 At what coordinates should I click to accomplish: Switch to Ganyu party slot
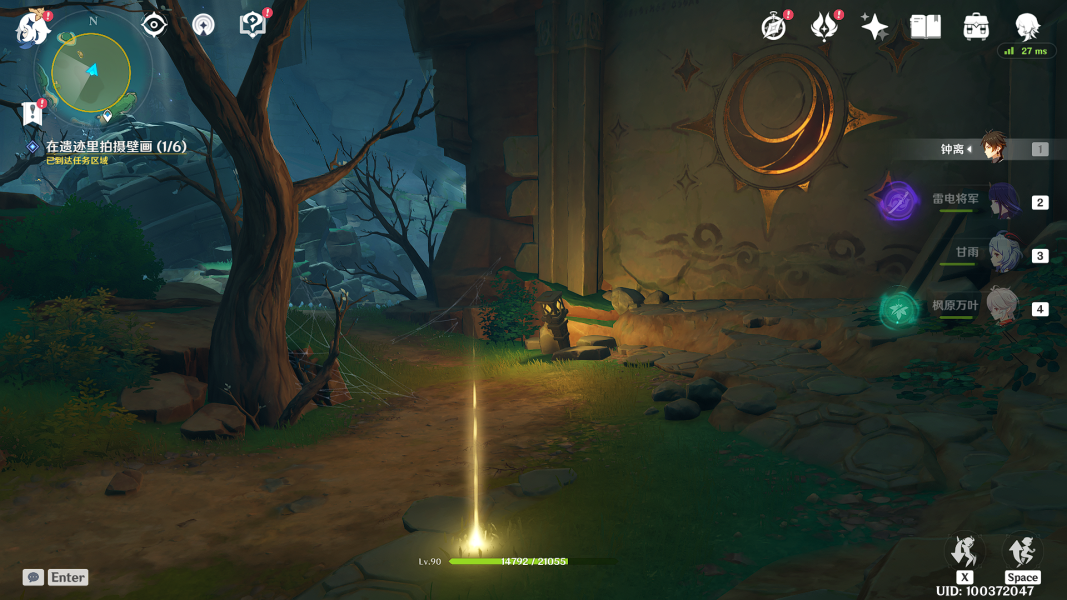(x=1001, y=255)
